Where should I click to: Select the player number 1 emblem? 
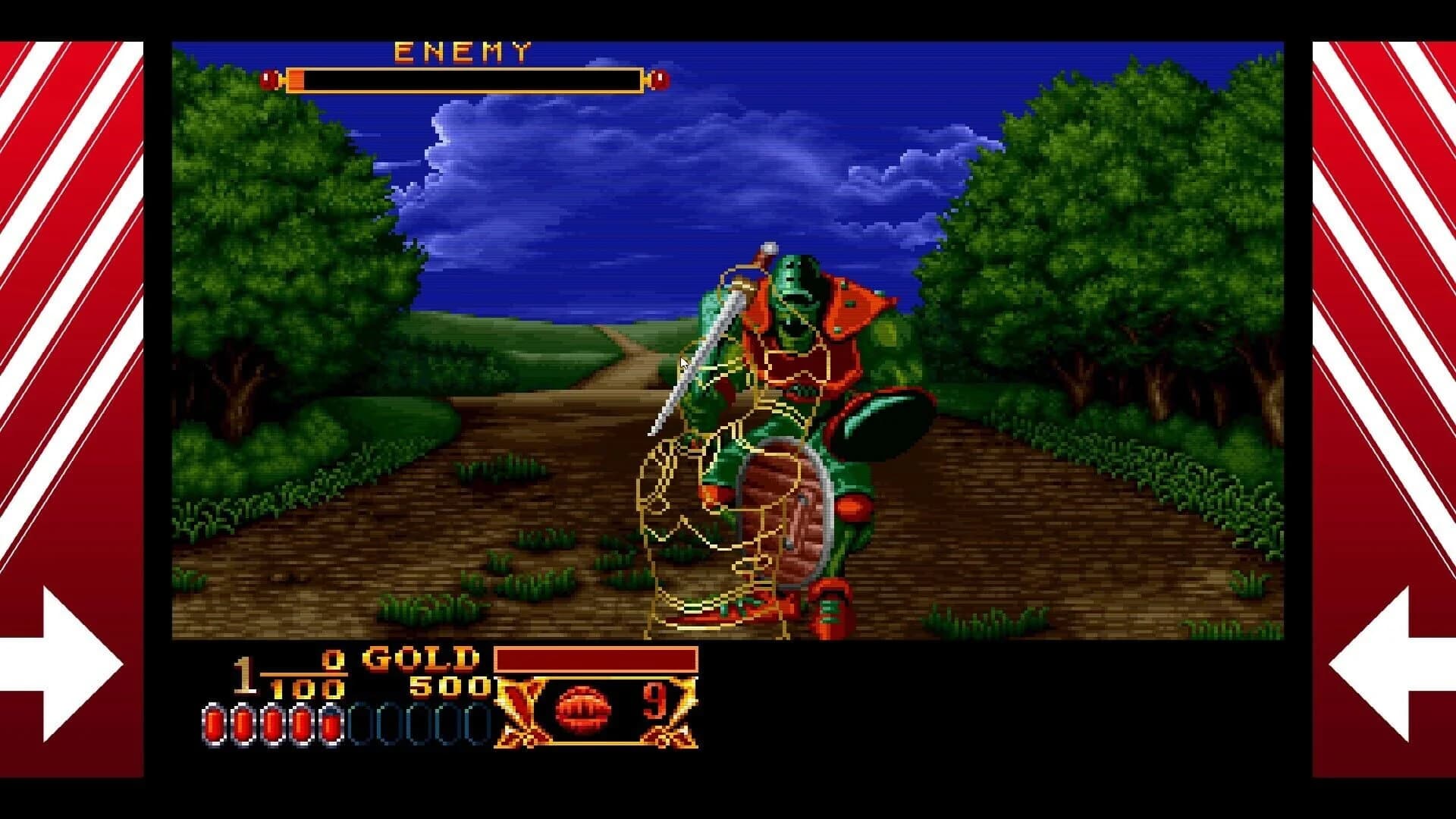(x=244, y=673)
